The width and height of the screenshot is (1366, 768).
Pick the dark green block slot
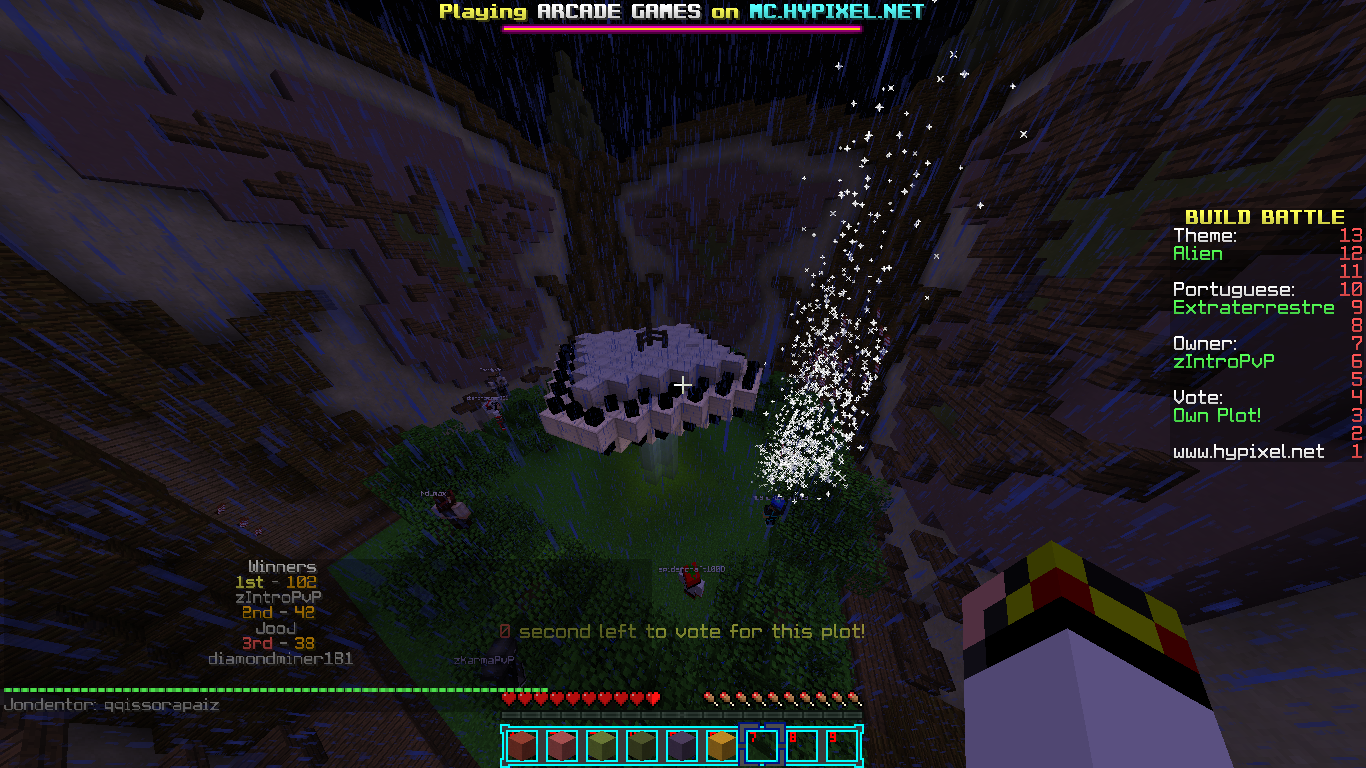click(x=640, y=745)
